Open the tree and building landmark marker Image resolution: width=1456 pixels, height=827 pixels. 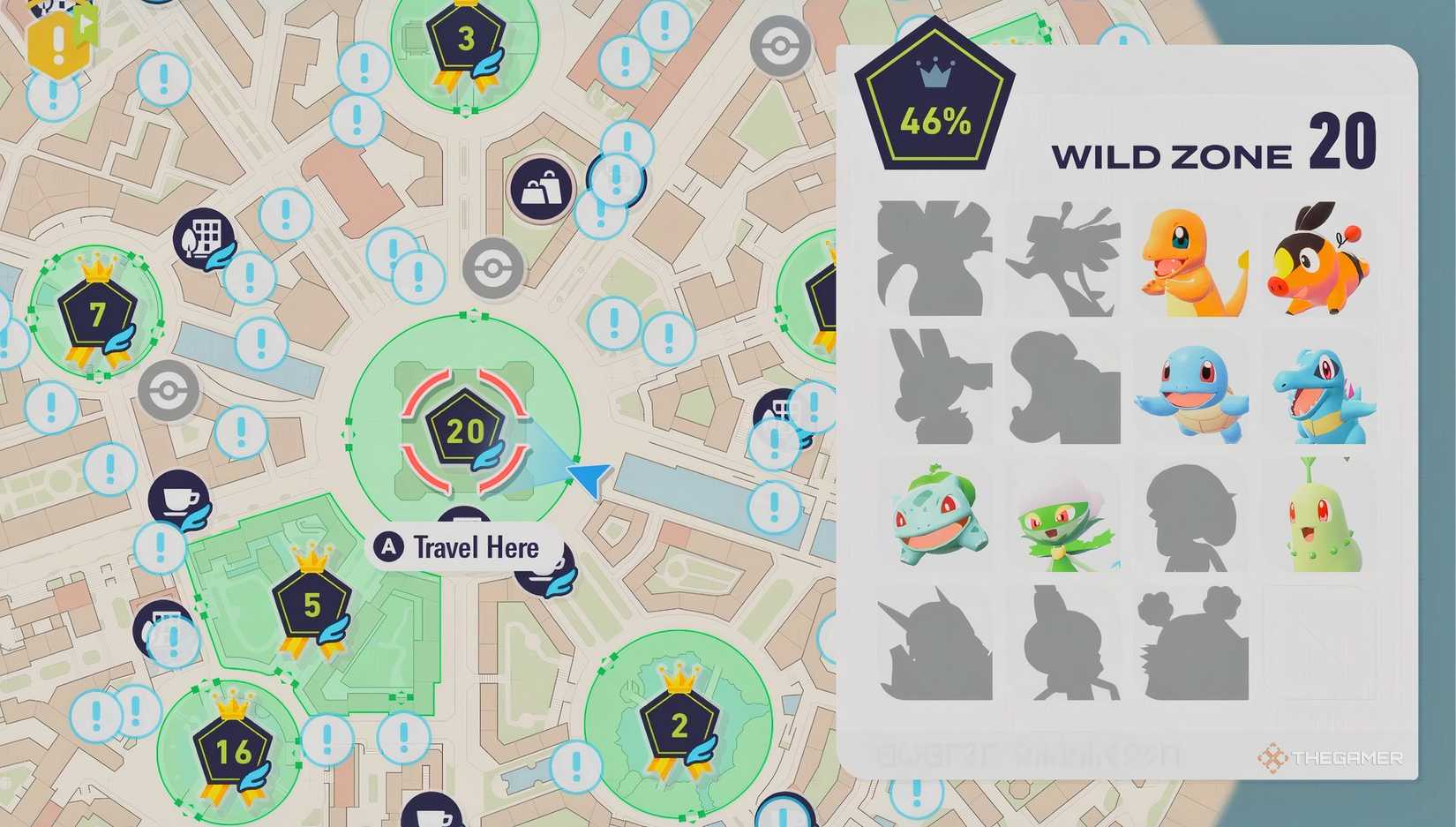pos(203,237)
